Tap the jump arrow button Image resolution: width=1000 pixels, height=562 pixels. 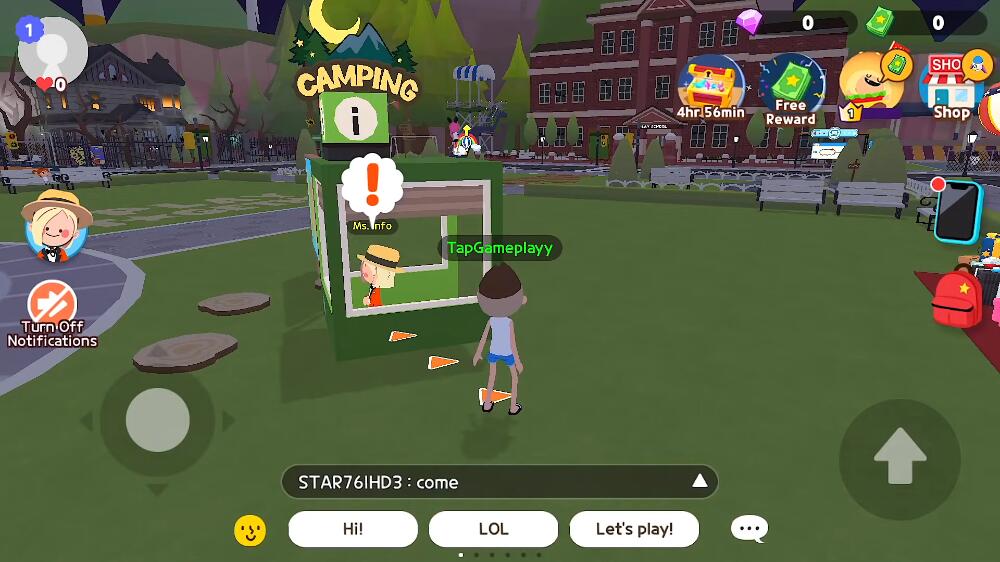pos(899,458)
